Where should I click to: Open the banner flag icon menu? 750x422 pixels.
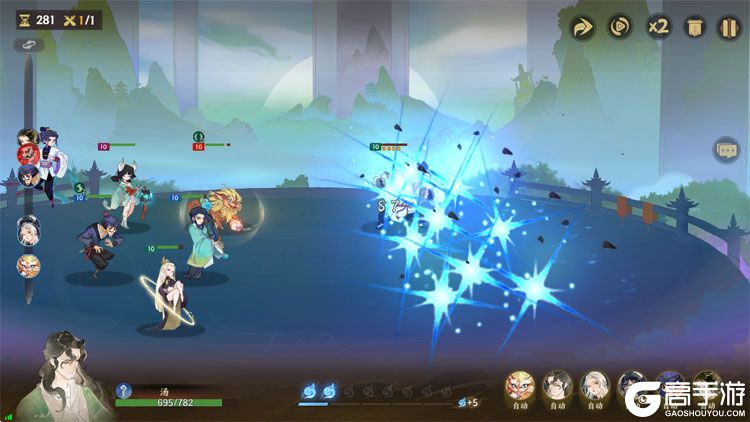pos(693,28)
